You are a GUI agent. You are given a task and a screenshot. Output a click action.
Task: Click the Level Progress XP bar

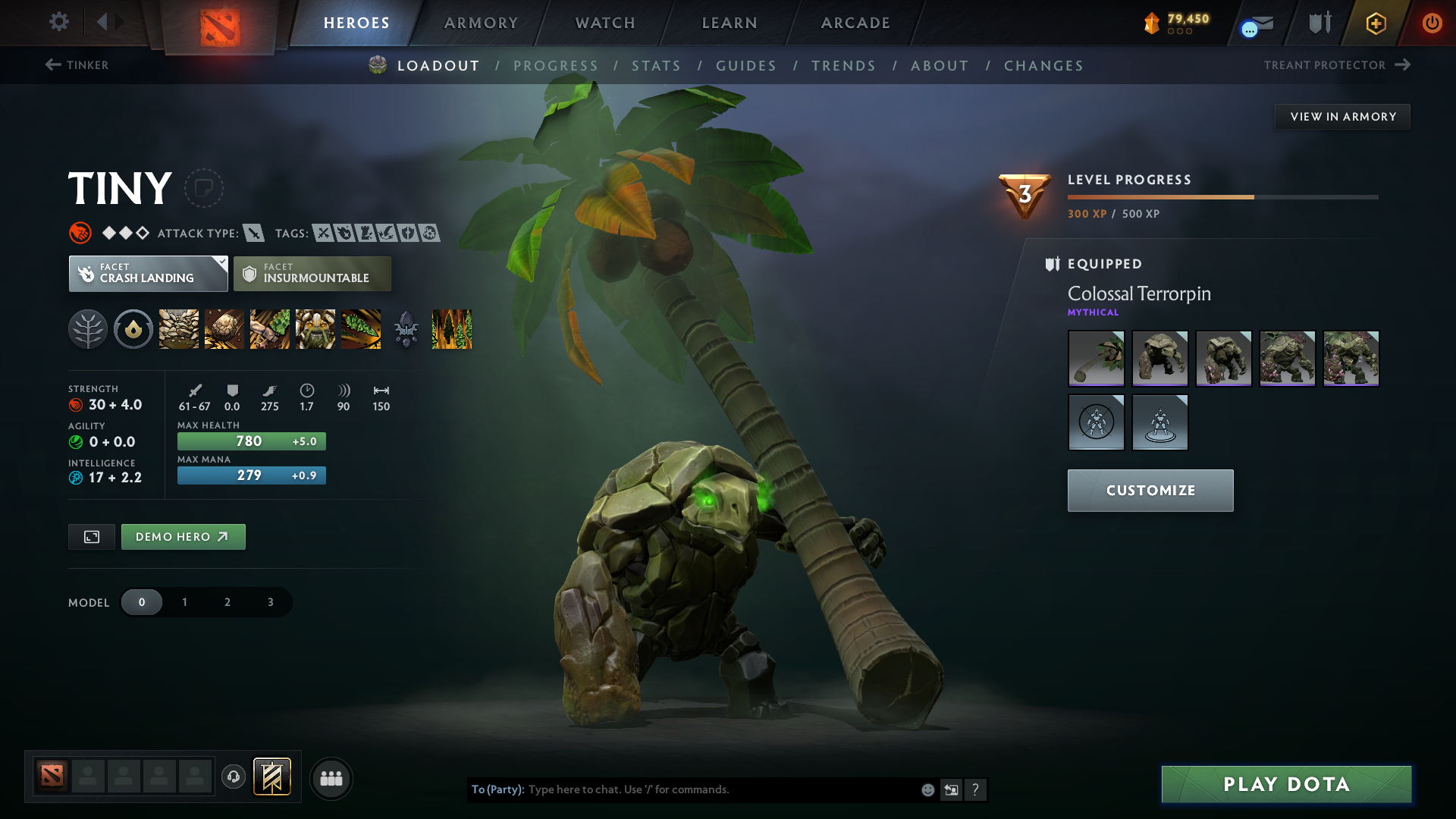click(x=1221, y=196)
